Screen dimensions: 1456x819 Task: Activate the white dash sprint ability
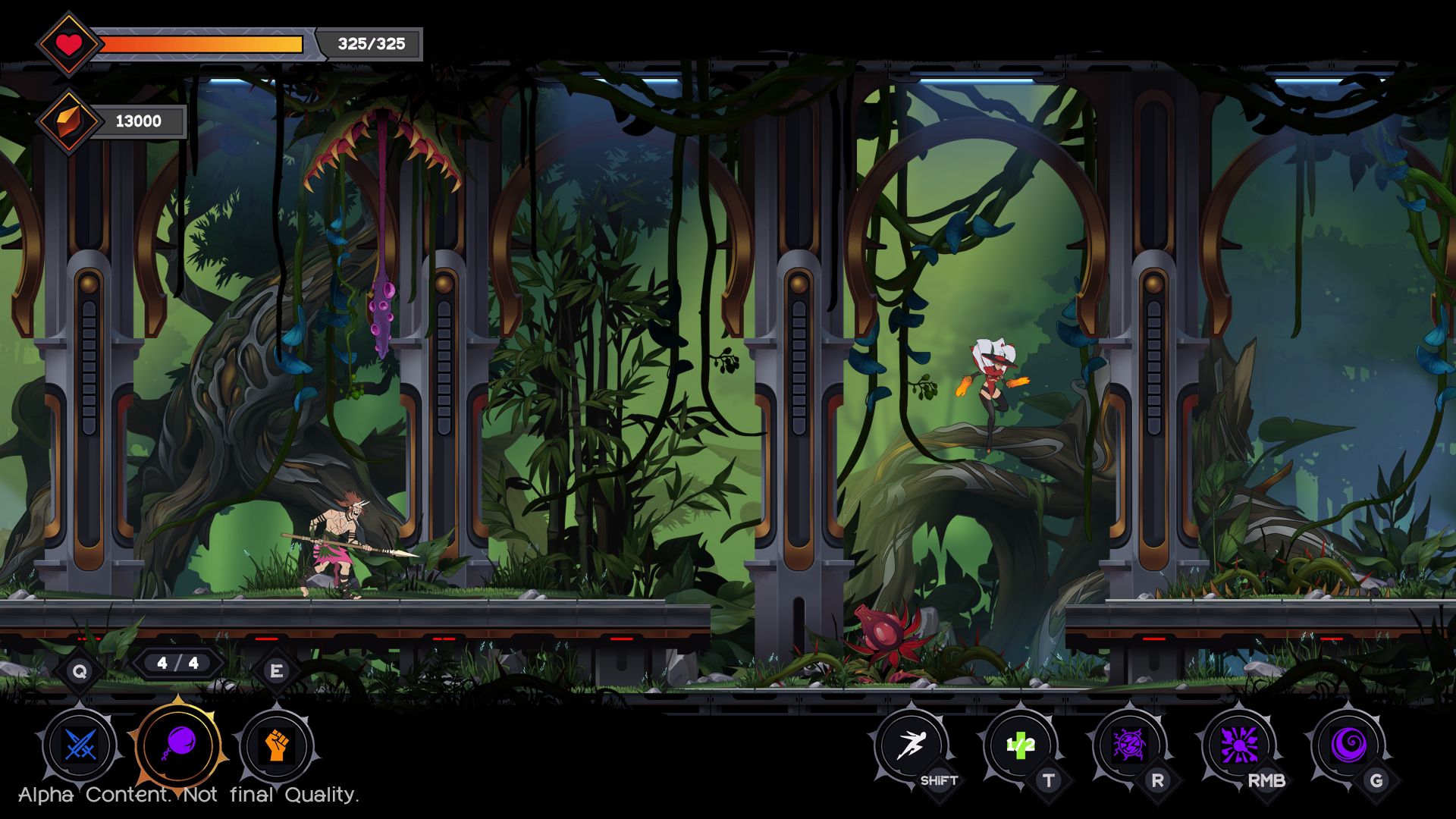point(911,745)
